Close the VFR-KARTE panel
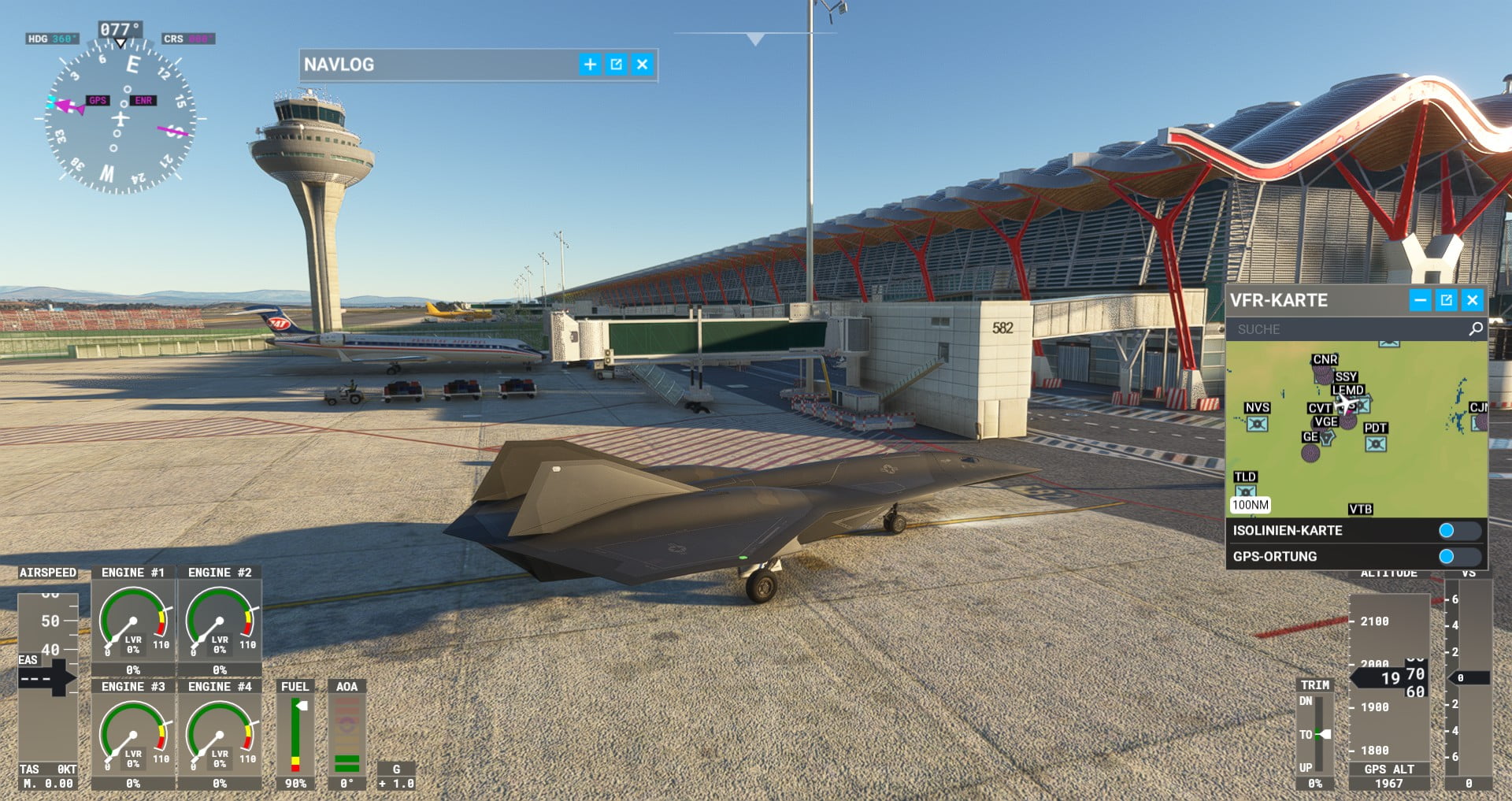 pos(1473,300)
